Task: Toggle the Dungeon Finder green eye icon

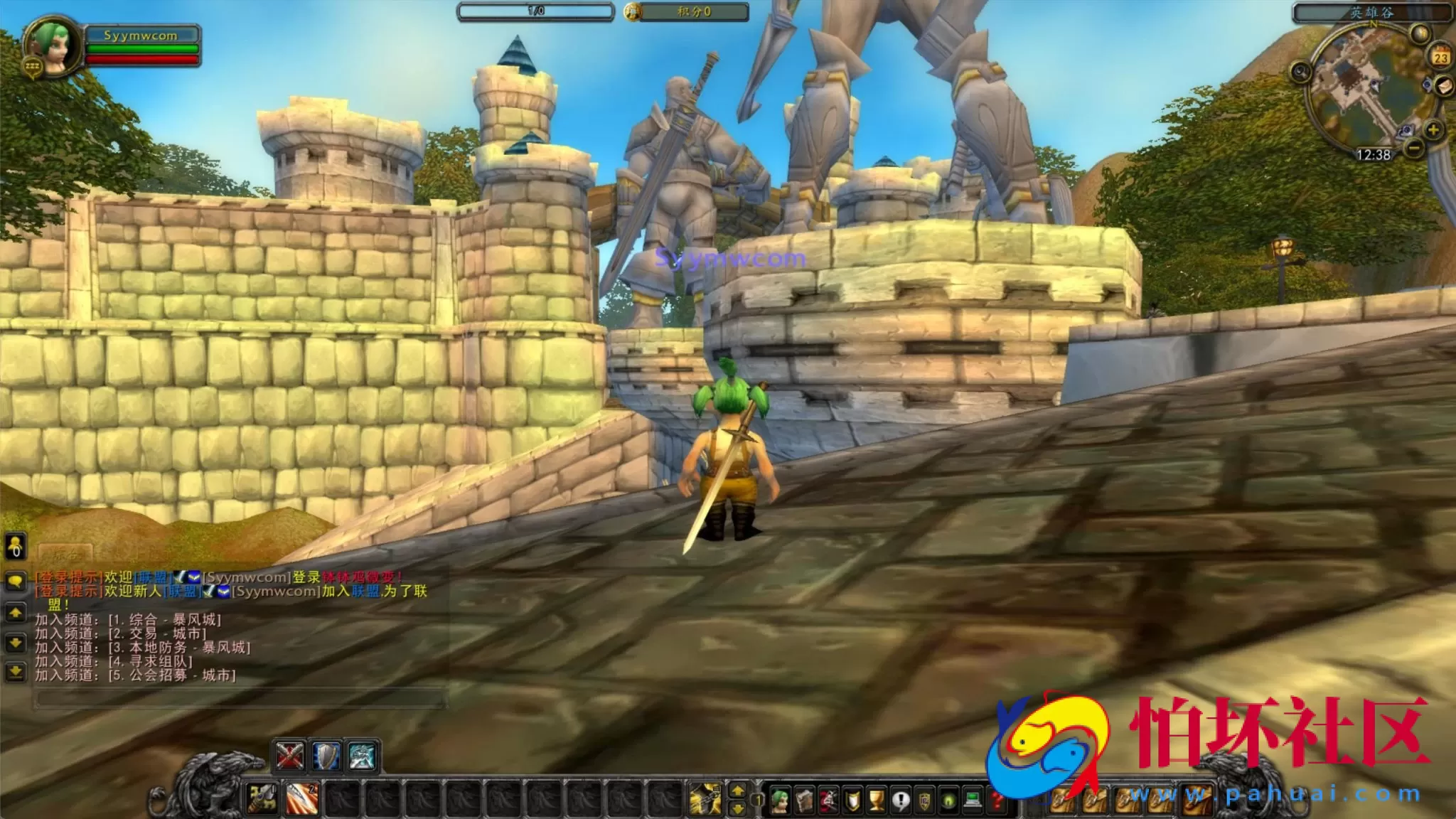Action: [x=948, y=801]
